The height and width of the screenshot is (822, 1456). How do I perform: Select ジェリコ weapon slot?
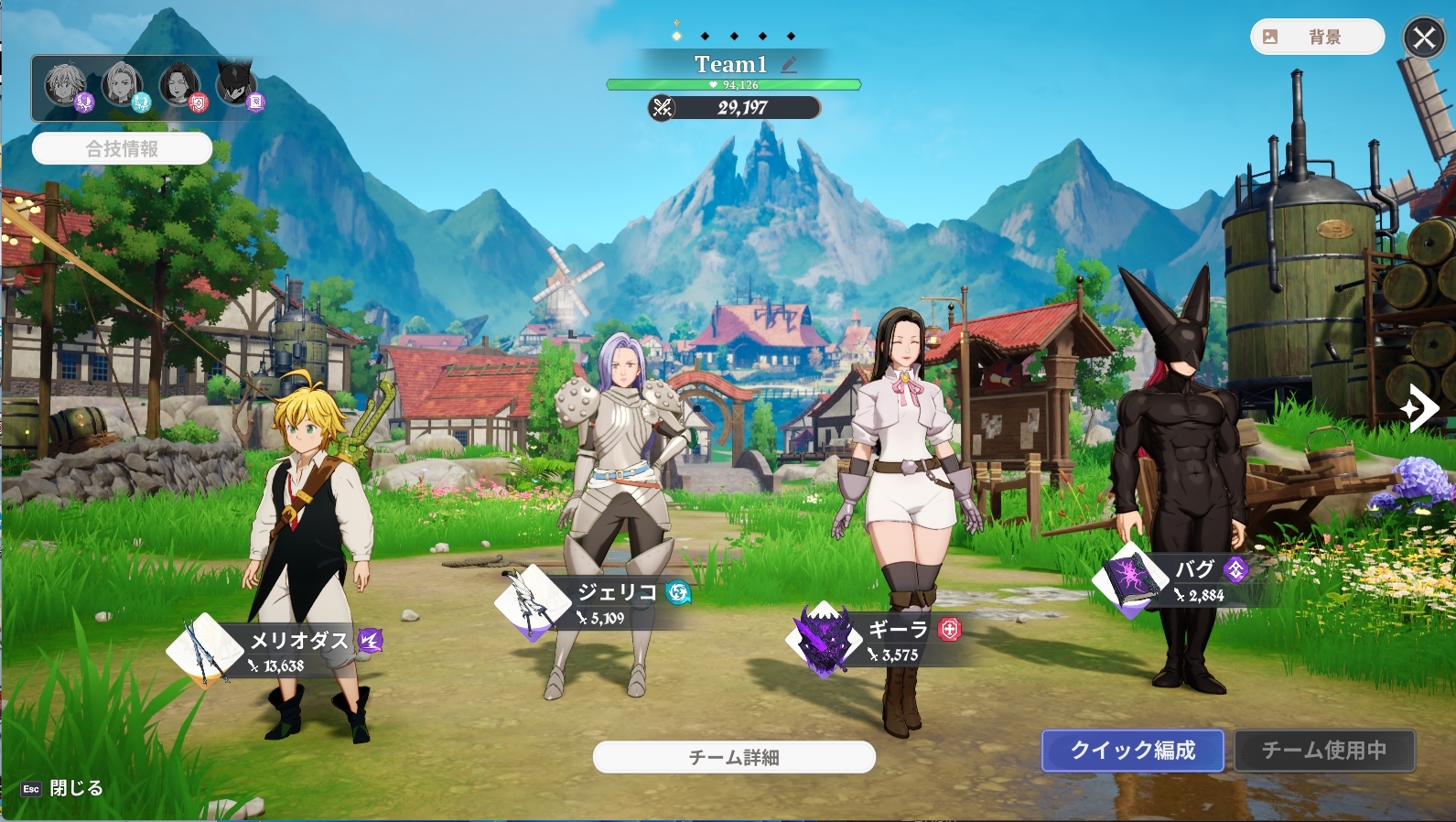pyautogui.click(x=532, y=601)
